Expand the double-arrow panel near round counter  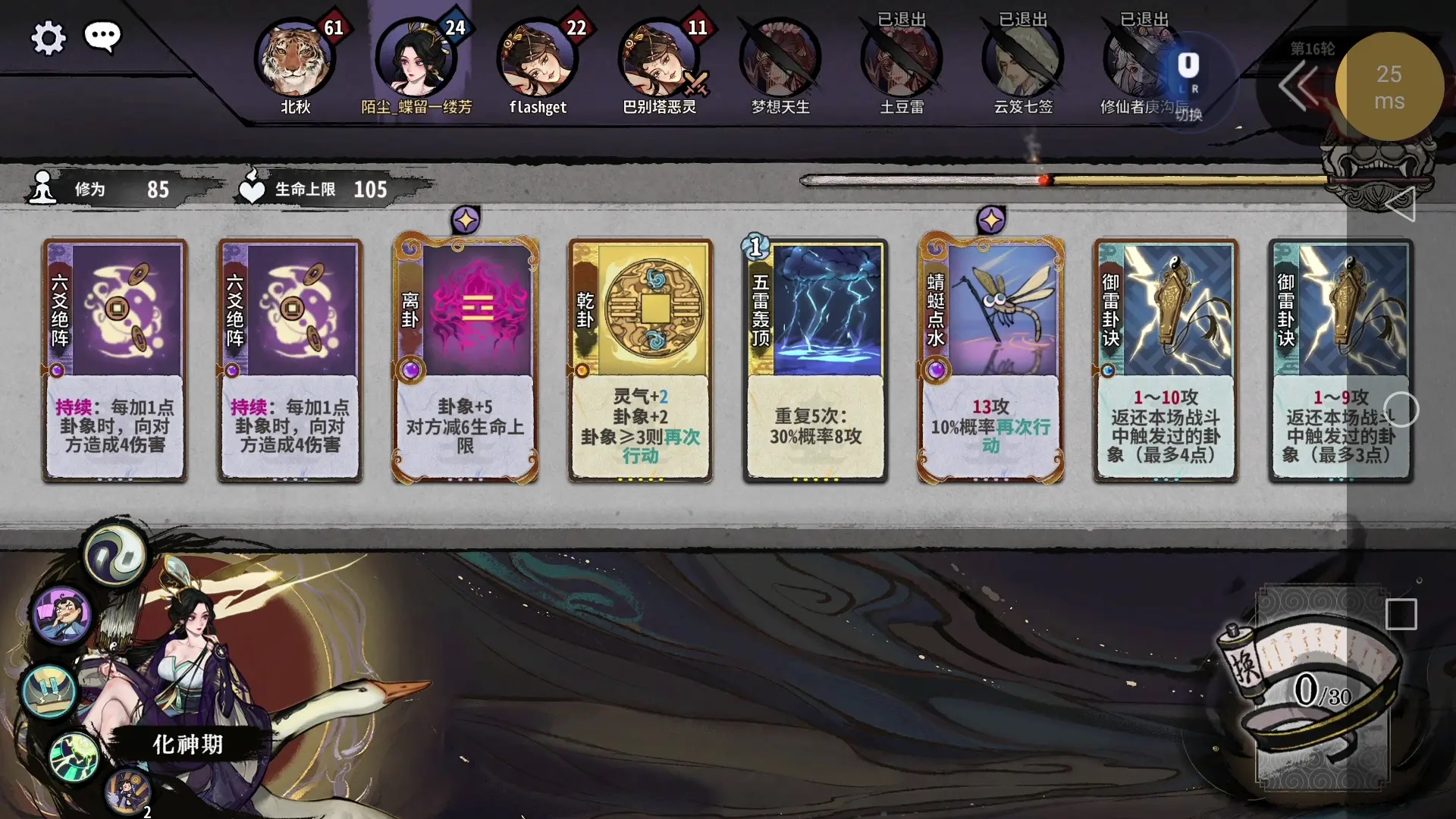tap(1298, 86)
